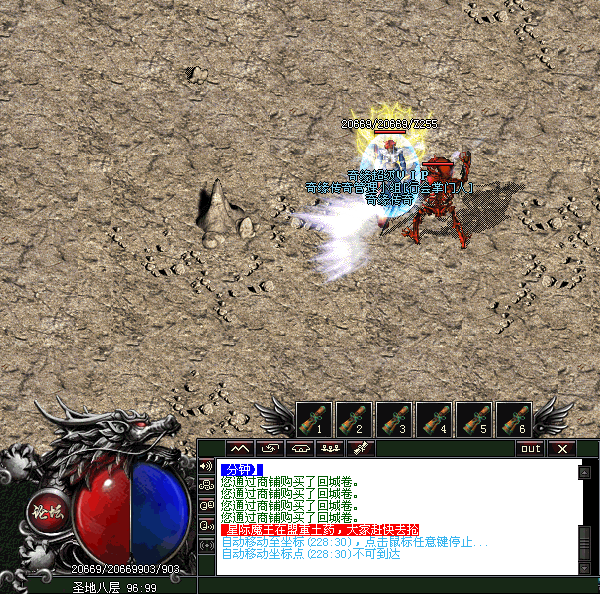The image size is (600, 594).
Task: Close the panel with the X button
Action: click(x=562, y=448)
